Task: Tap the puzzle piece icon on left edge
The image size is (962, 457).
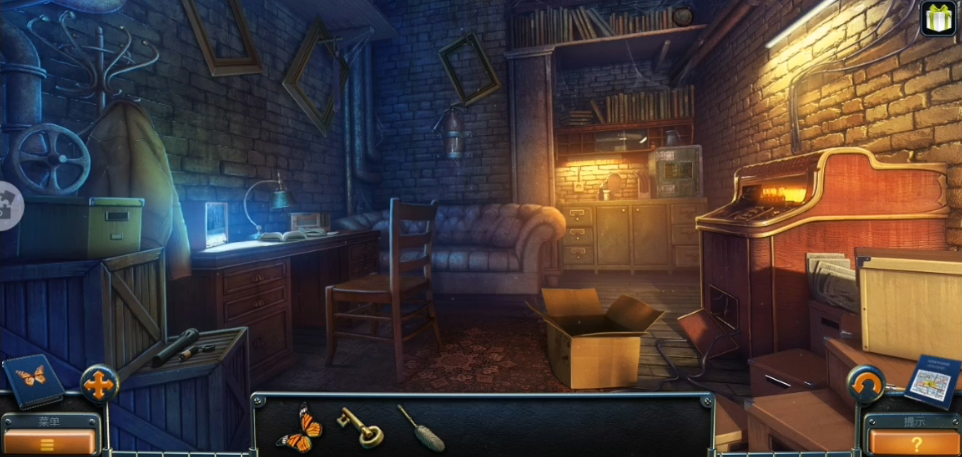Action: [x=8, y=205]
